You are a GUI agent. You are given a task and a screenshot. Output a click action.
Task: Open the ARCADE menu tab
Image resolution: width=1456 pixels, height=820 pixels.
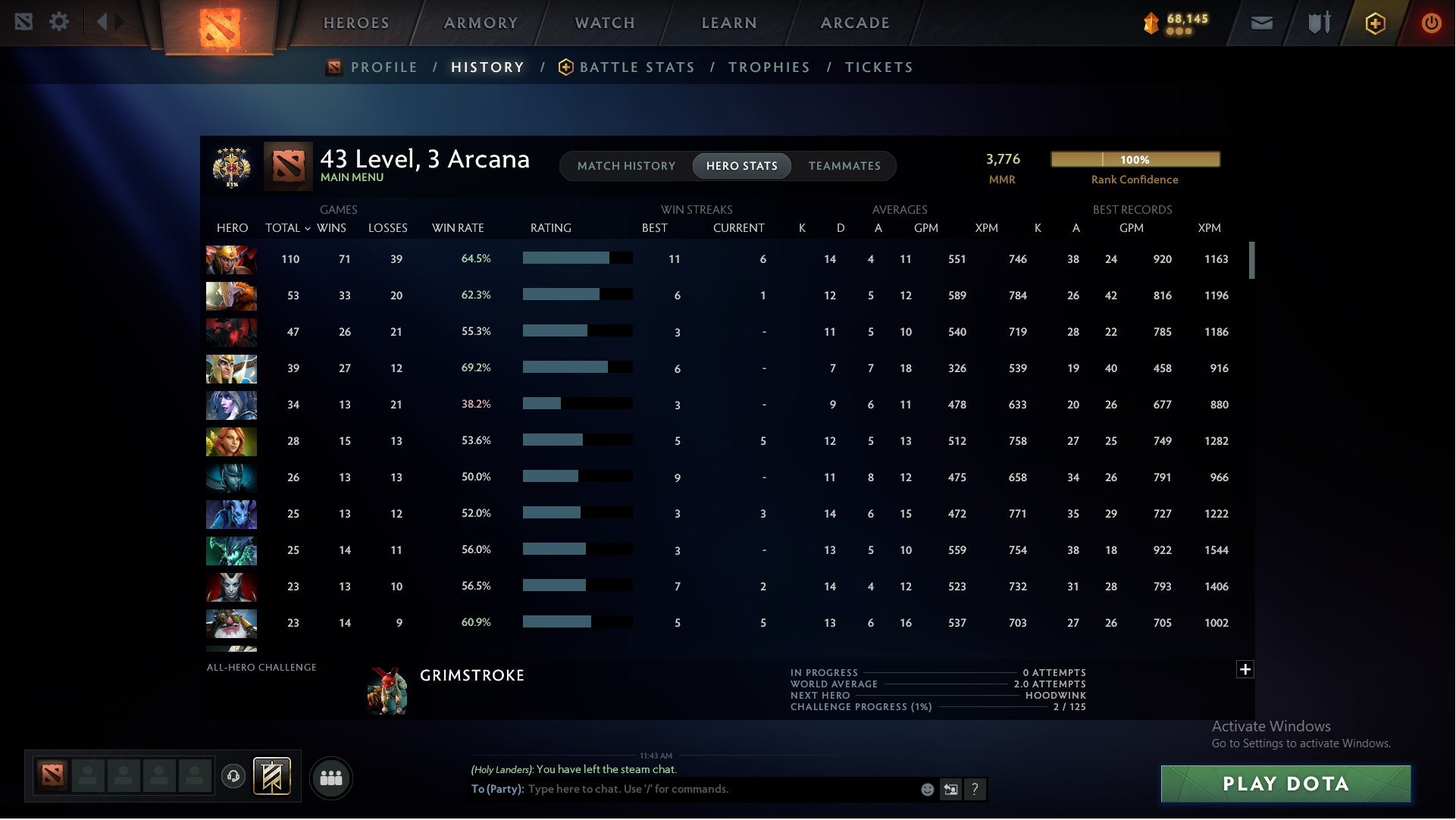click(x=855, y=23)
